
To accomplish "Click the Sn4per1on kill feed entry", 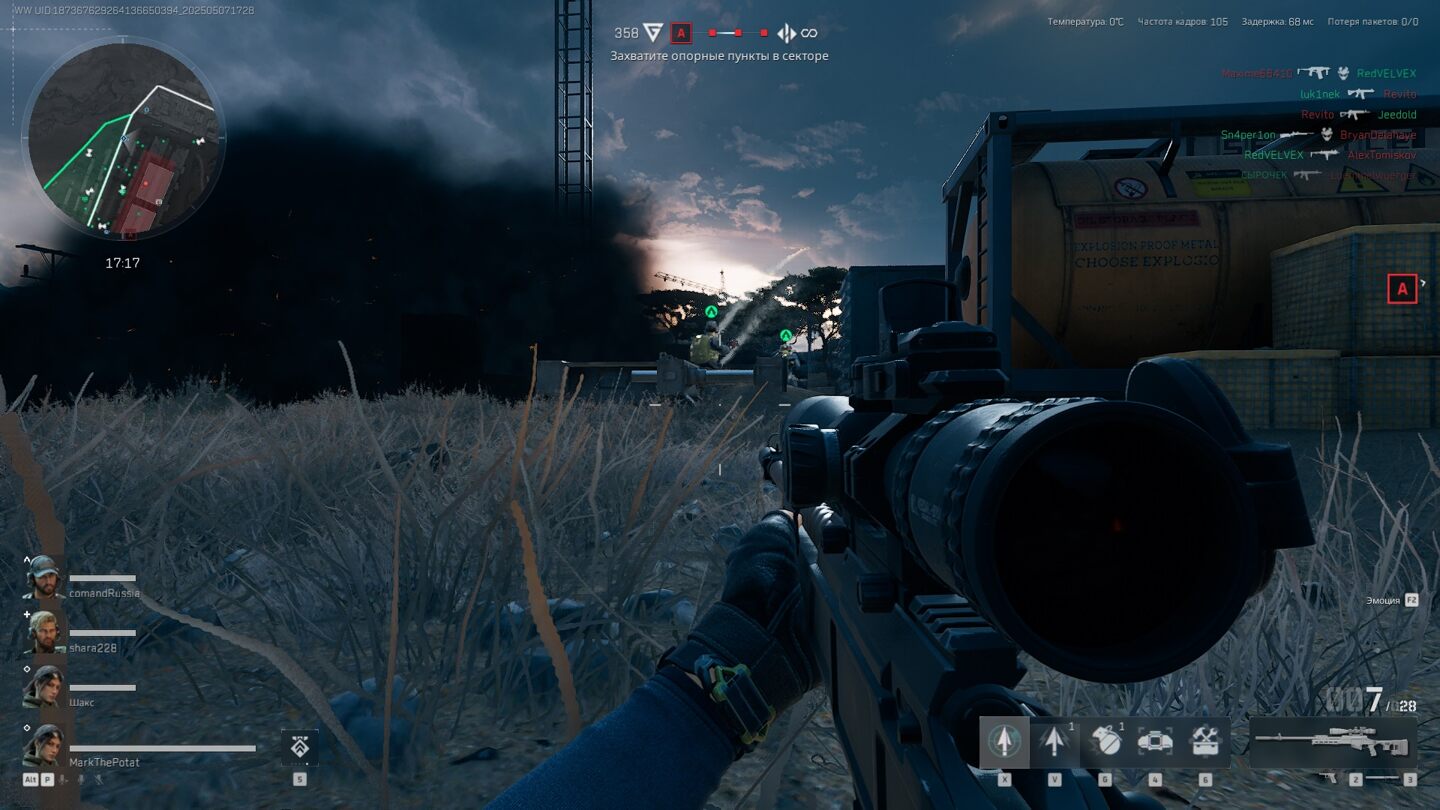I will pos(1248,135).
